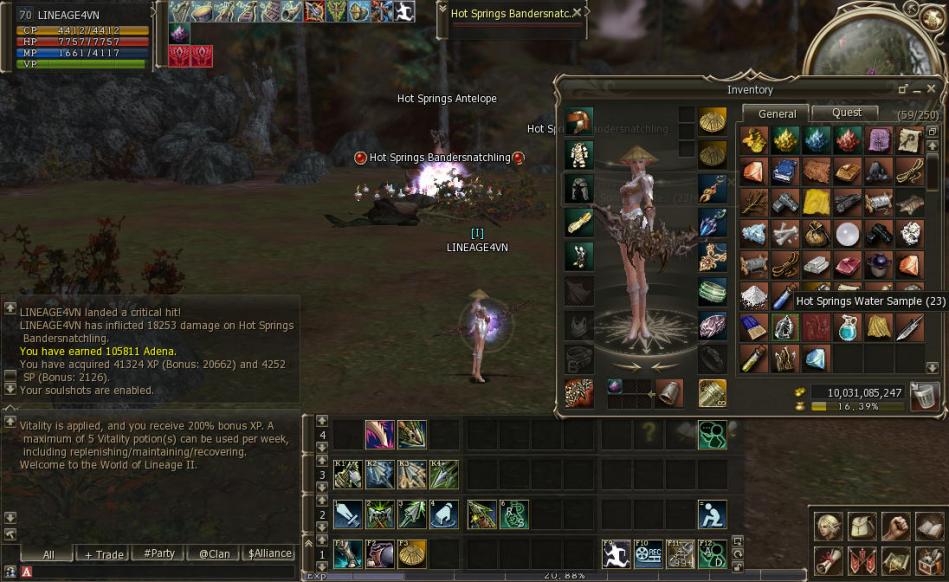Open the #Party chat tab

(159, 553)
